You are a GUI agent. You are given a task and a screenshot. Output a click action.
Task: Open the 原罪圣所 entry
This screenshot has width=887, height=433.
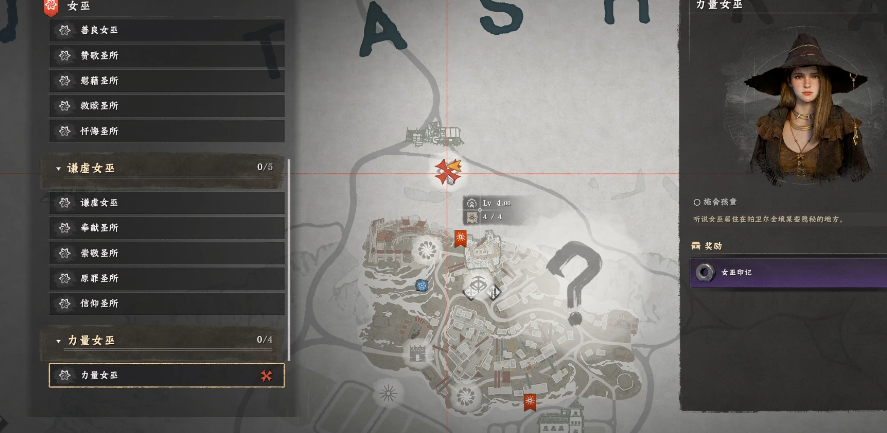point(166,278)
